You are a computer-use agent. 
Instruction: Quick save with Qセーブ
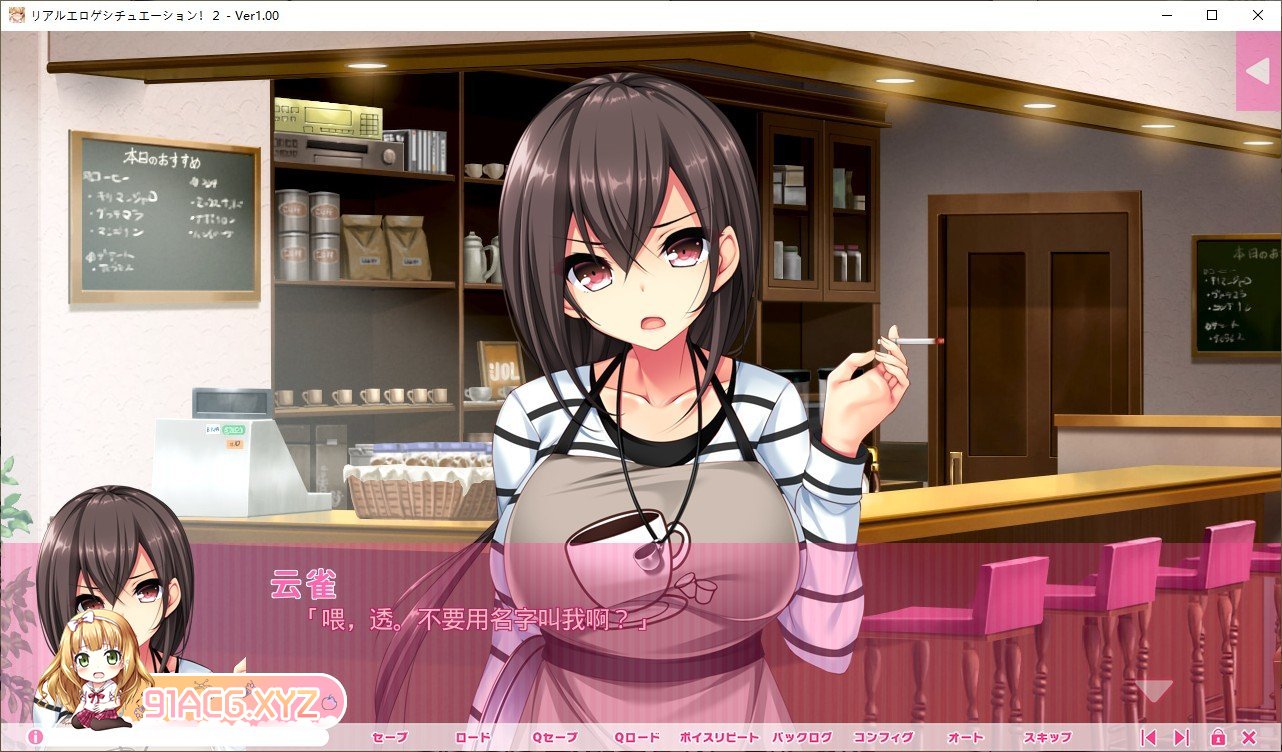click(x=553, y=738)
